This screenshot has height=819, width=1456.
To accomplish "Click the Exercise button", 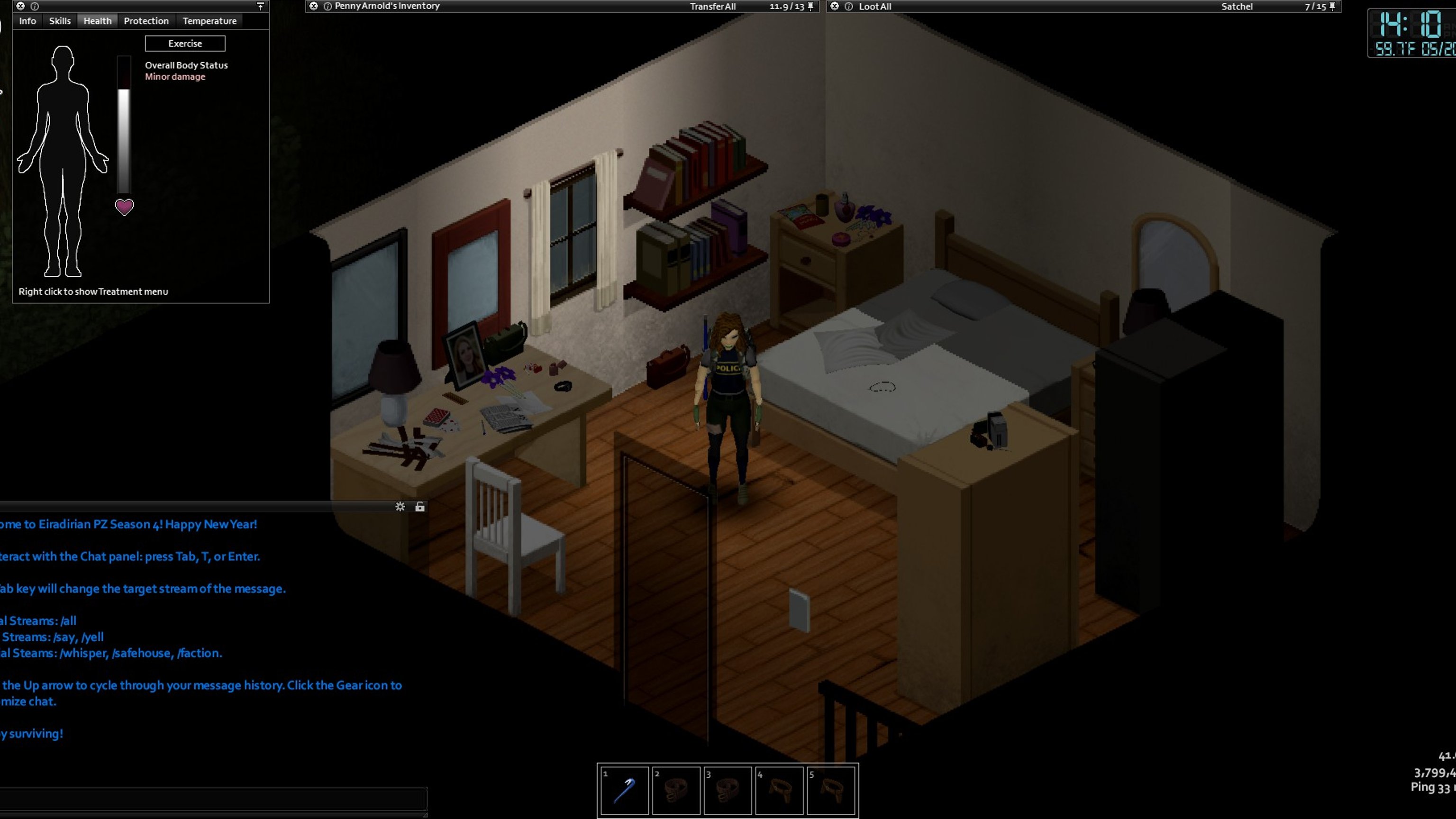I will tap(185, 44).
